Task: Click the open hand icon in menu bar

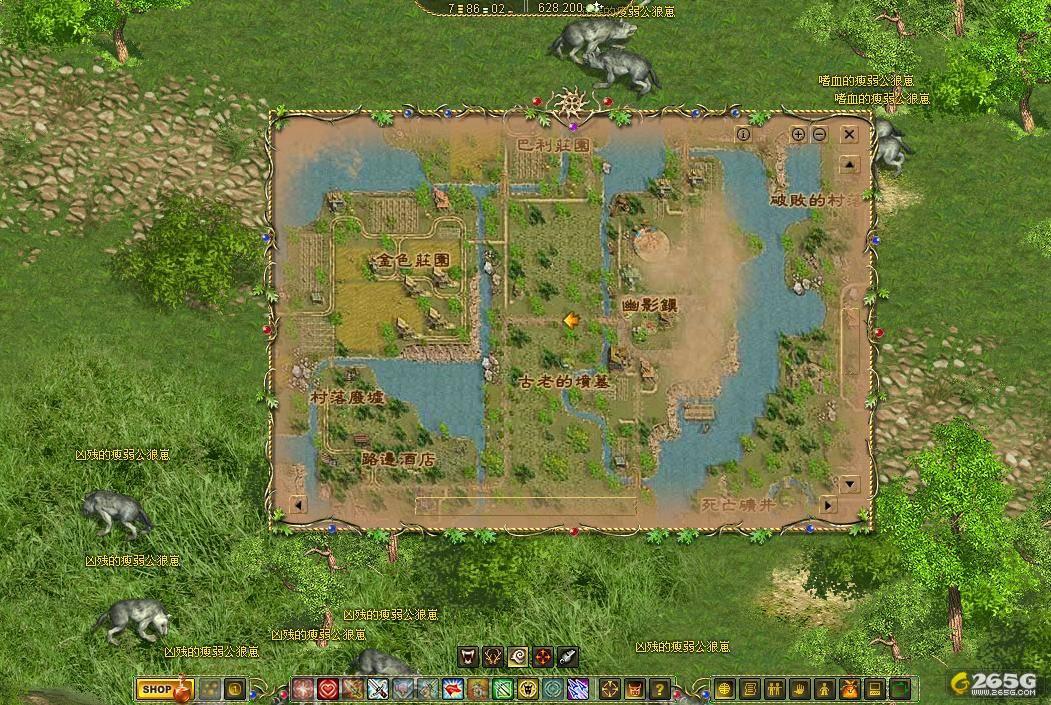Action: click(x=799, y=689)
